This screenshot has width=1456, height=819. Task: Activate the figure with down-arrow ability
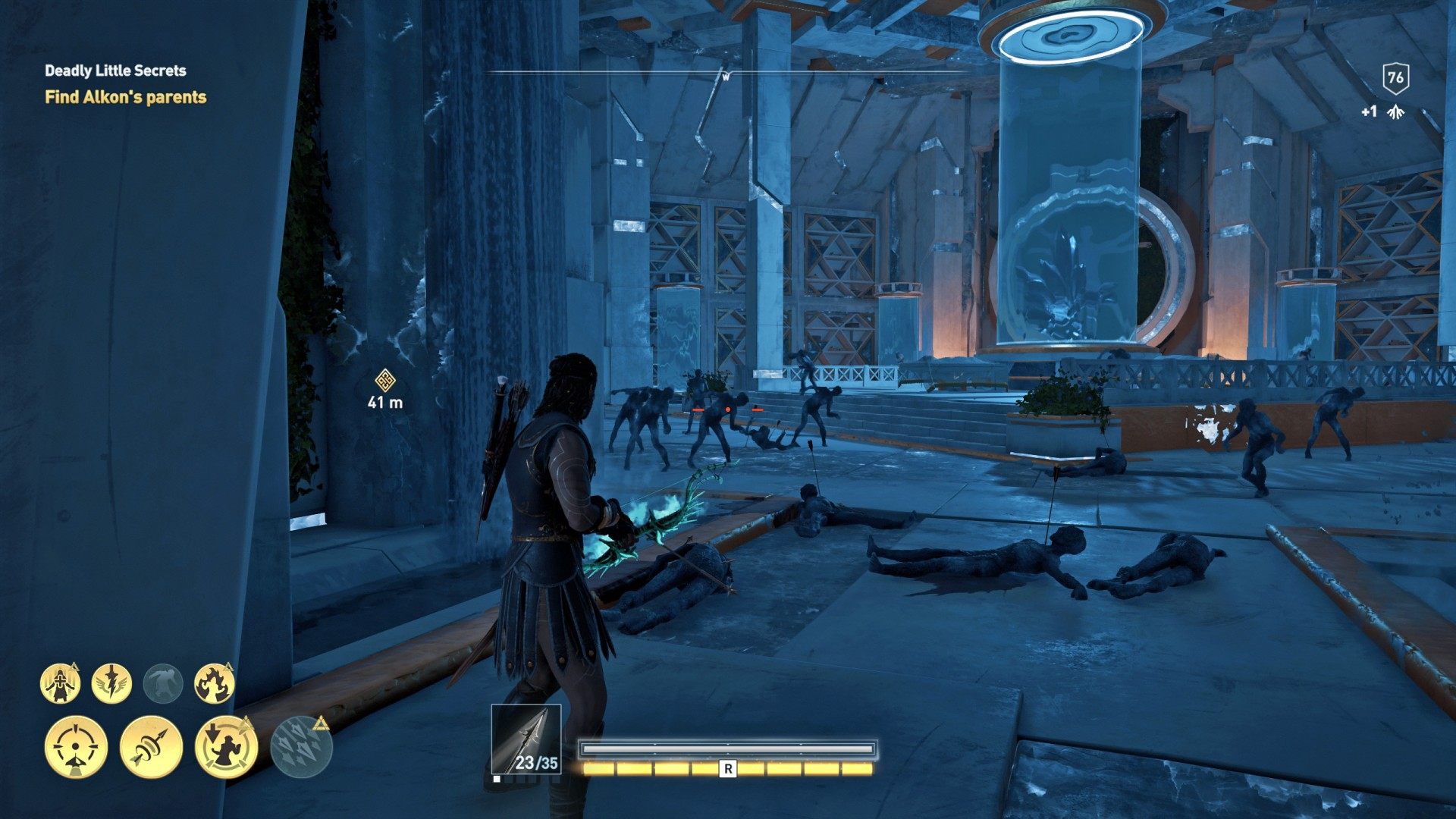click(226, 747)
